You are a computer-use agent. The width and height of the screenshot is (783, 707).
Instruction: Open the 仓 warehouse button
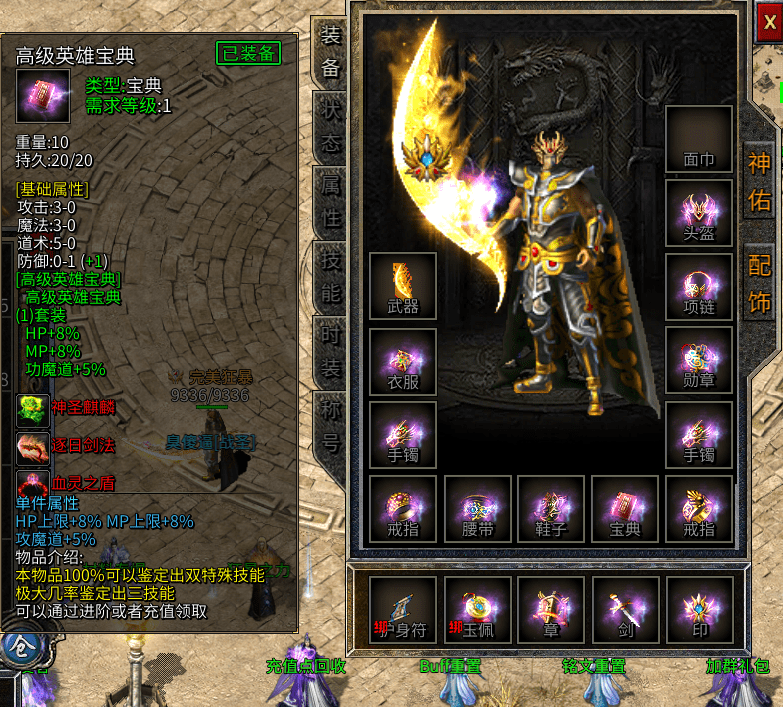(x=18, y=650)
